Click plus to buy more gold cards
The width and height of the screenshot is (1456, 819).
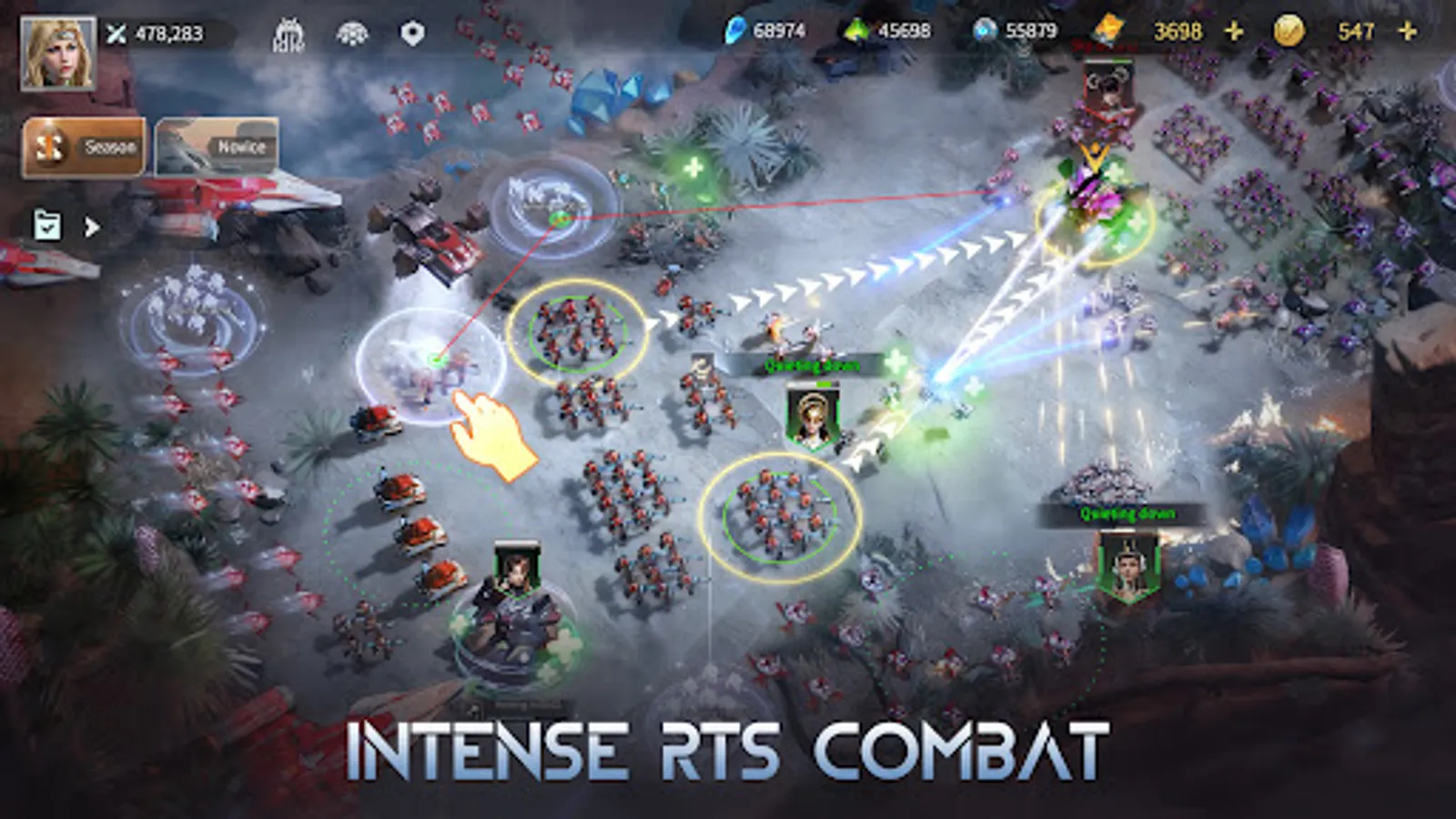pos(1234,30)
